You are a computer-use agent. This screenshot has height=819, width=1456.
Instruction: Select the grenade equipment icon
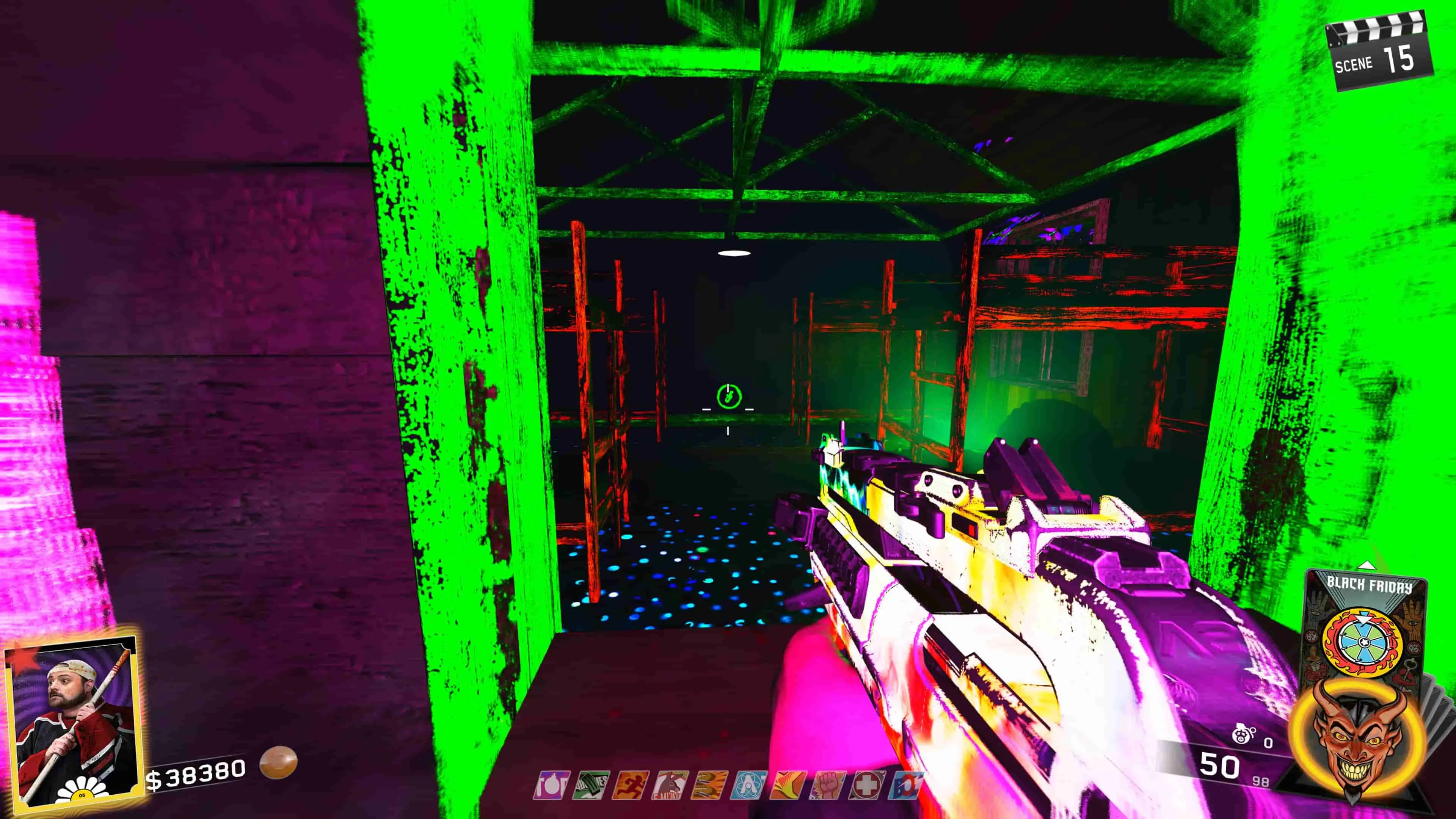point(1244,736)
